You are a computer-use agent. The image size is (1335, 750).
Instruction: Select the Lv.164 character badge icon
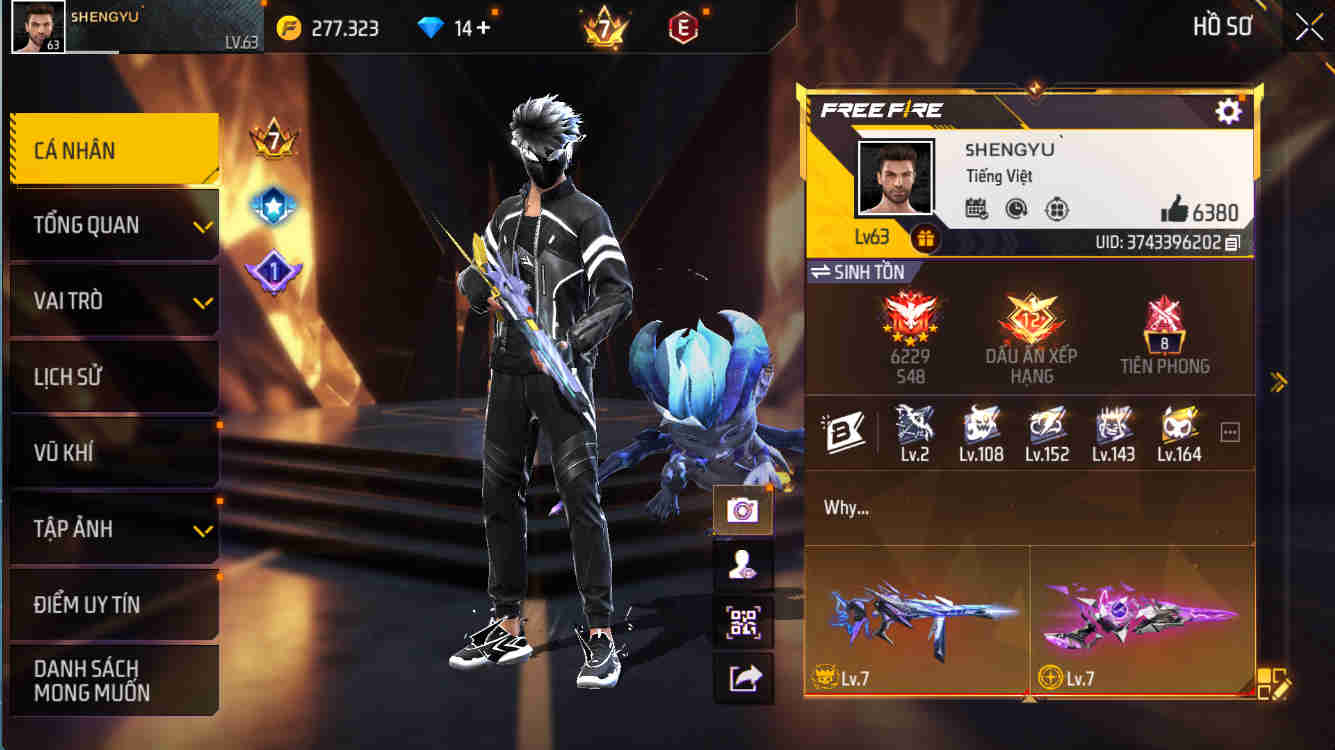[1179, 427]
